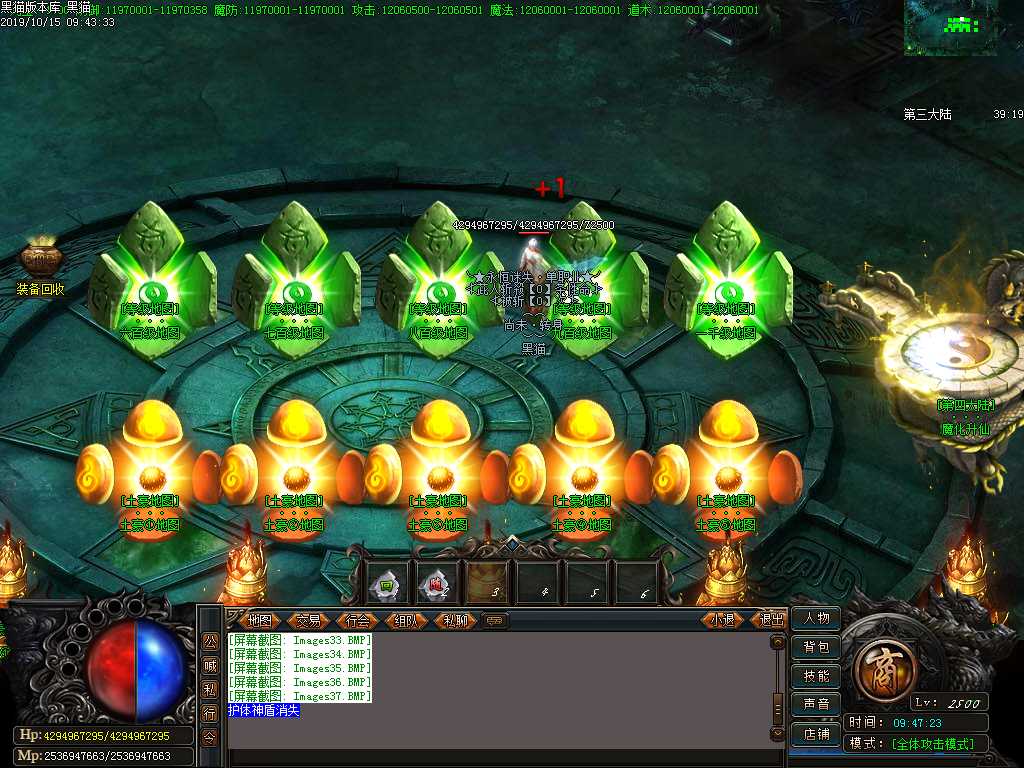
Task: Open the 组队 team panel
Action: [407, 620]
